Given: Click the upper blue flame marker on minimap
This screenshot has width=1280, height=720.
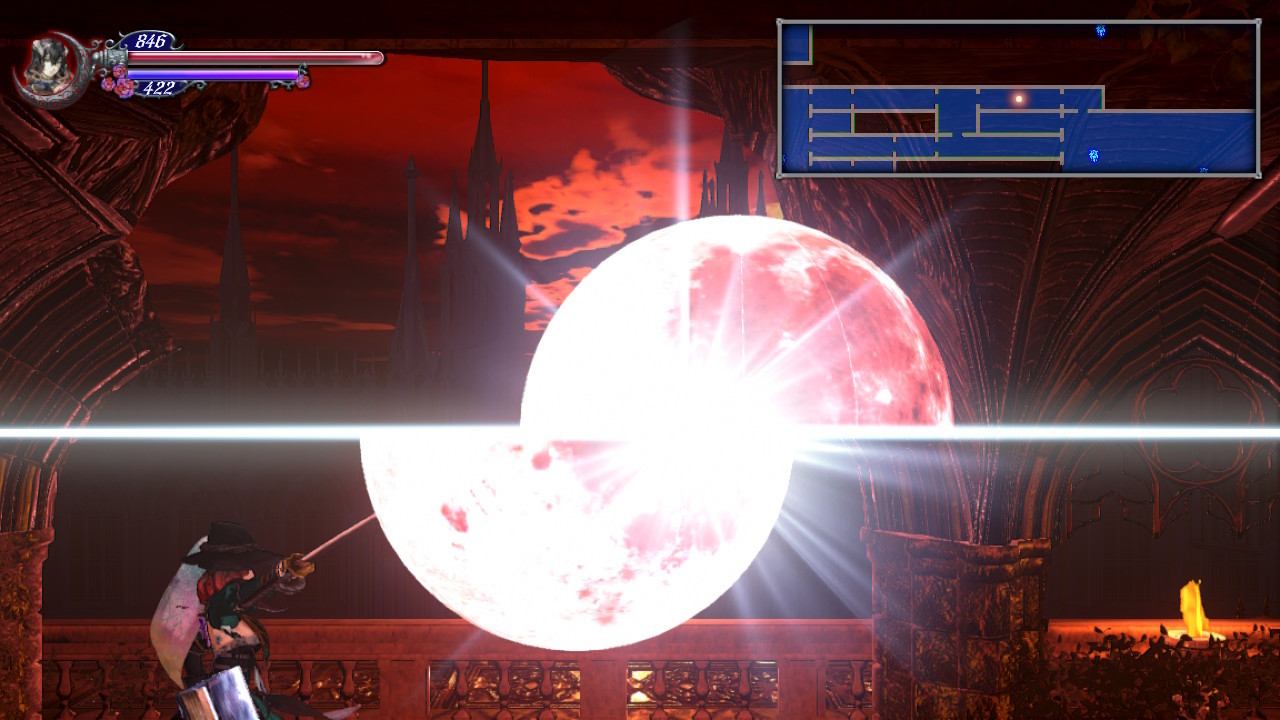Looking at the screenshot, I should 1100,32.
